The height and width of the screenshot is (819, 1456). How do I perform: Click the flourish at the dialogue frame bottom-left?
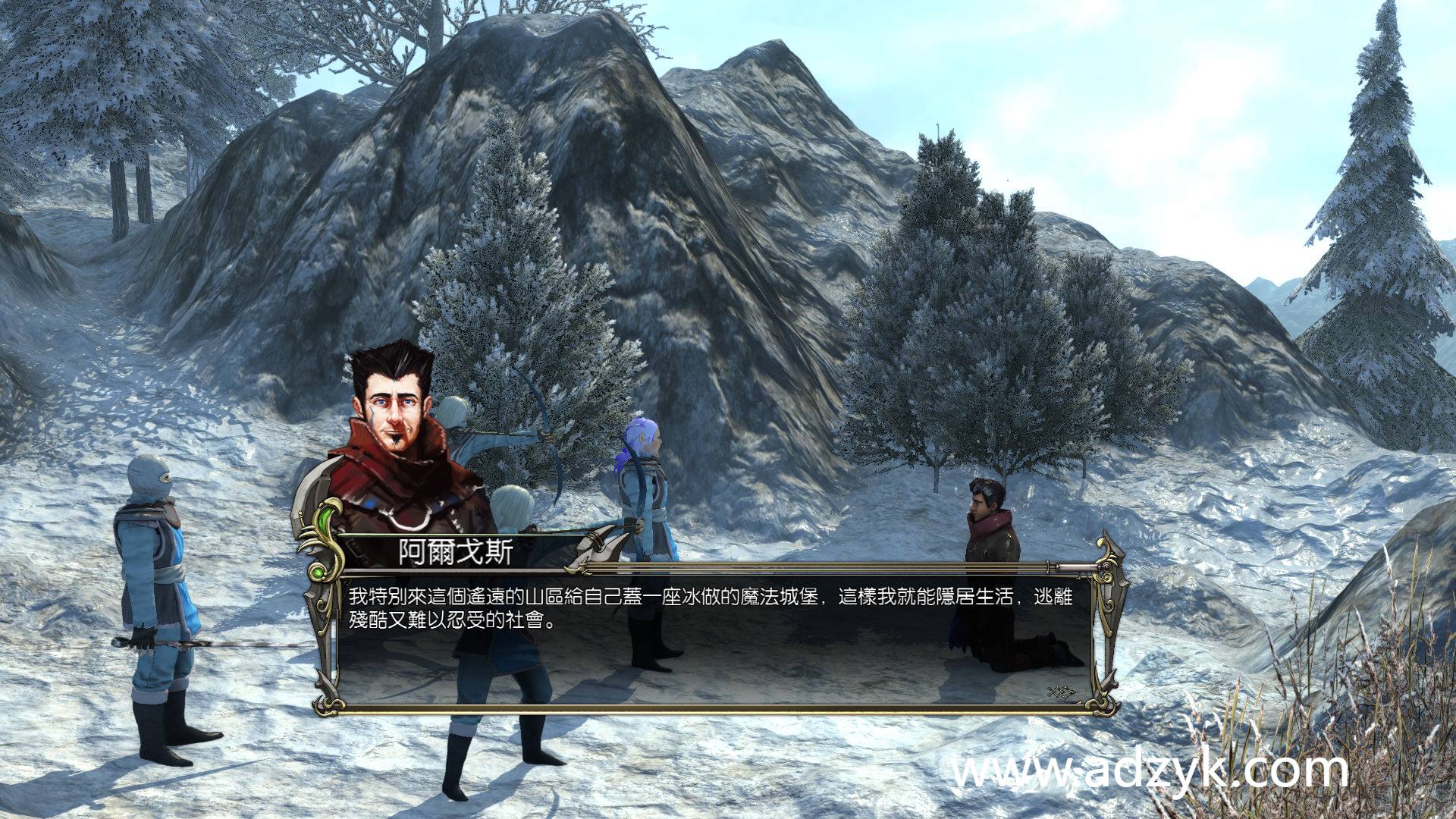pos(328,706)
